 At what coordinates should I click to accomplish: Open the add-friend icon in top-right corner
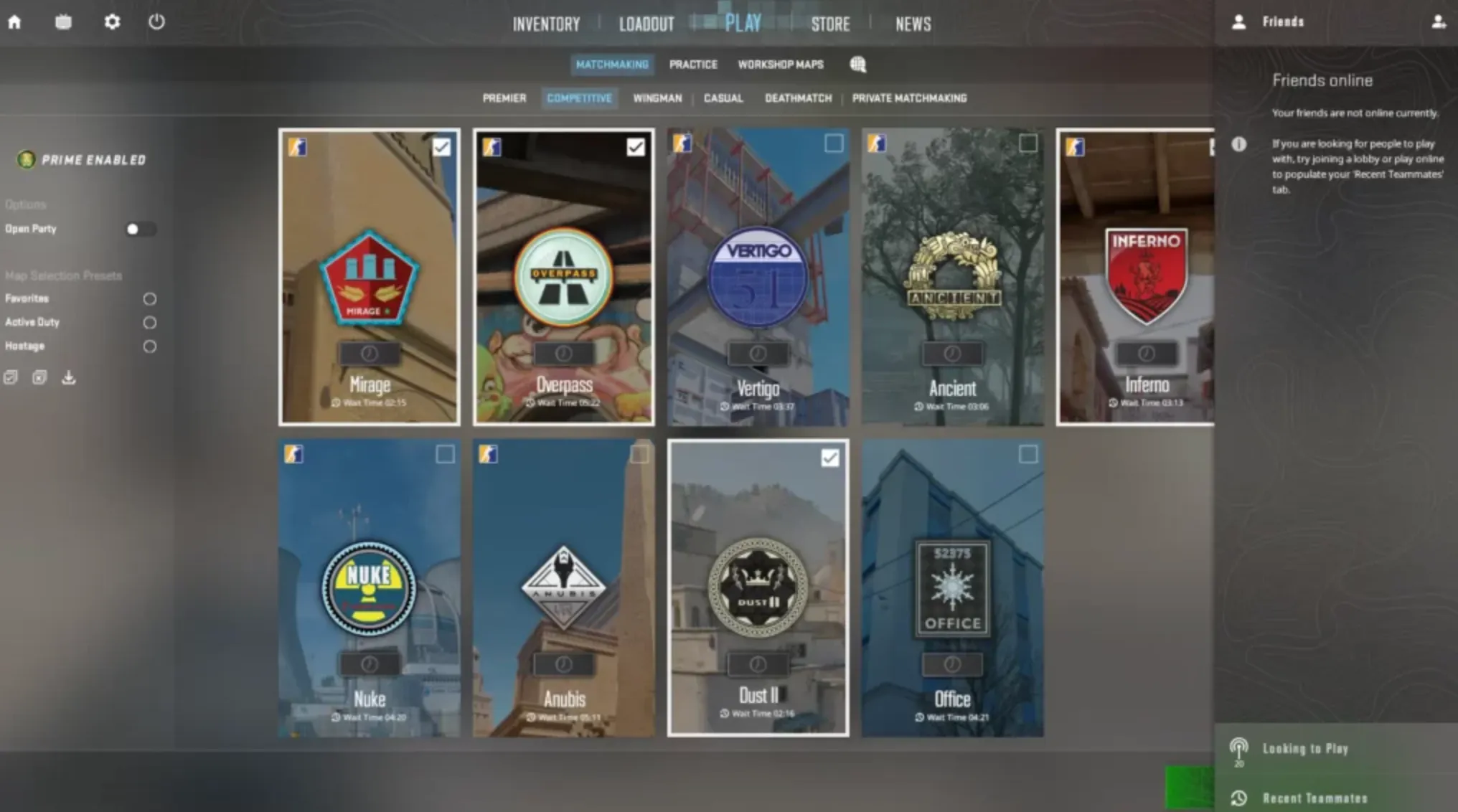[x=1439, y=22]
